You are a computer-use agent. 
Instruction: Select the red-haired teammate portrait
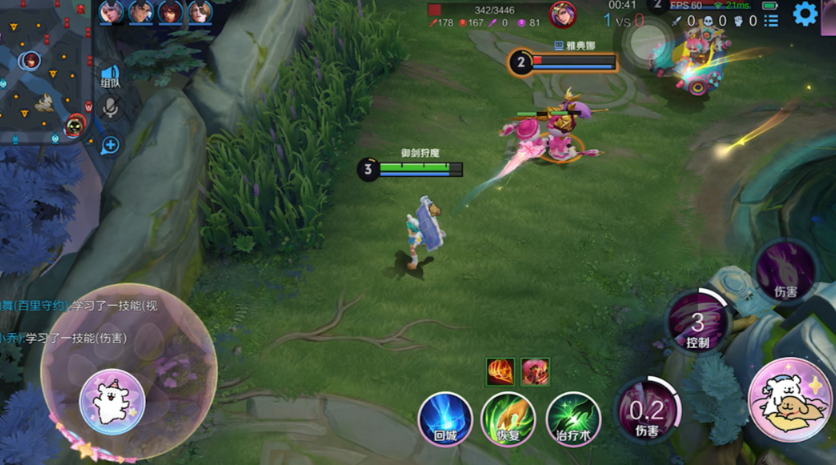171,12
